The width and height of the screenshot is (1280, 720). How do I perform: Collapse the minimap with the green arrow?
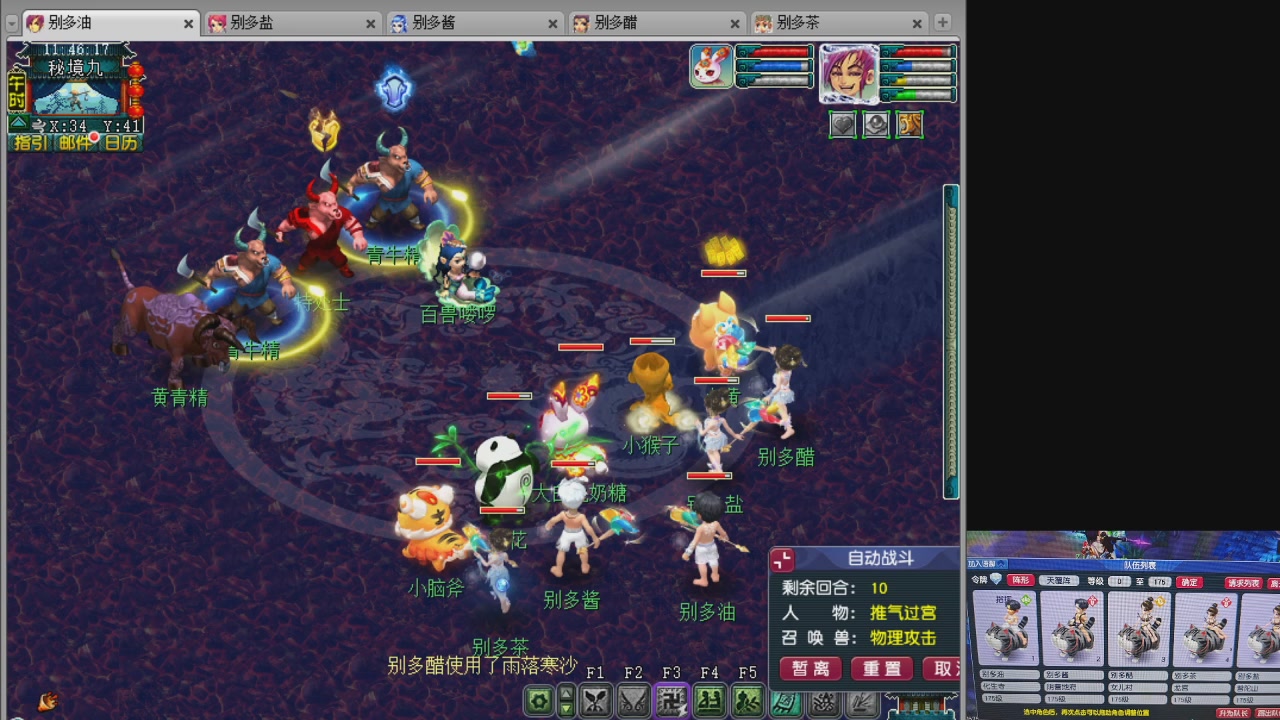pyautogui.click(x=18, y=123)
